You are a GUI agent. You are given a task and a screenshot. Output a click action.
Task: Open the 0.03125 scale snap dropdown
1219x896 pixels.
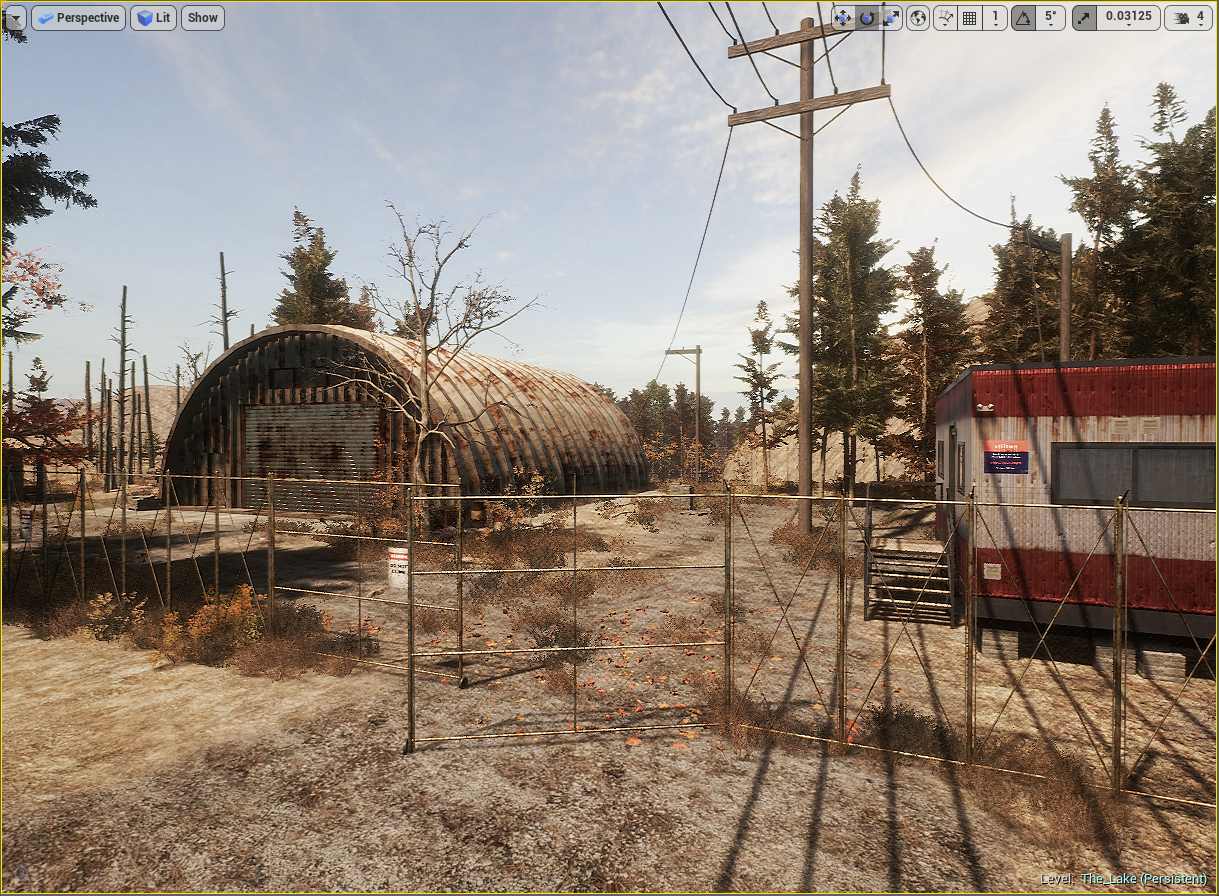click(x=1128, y=17)
